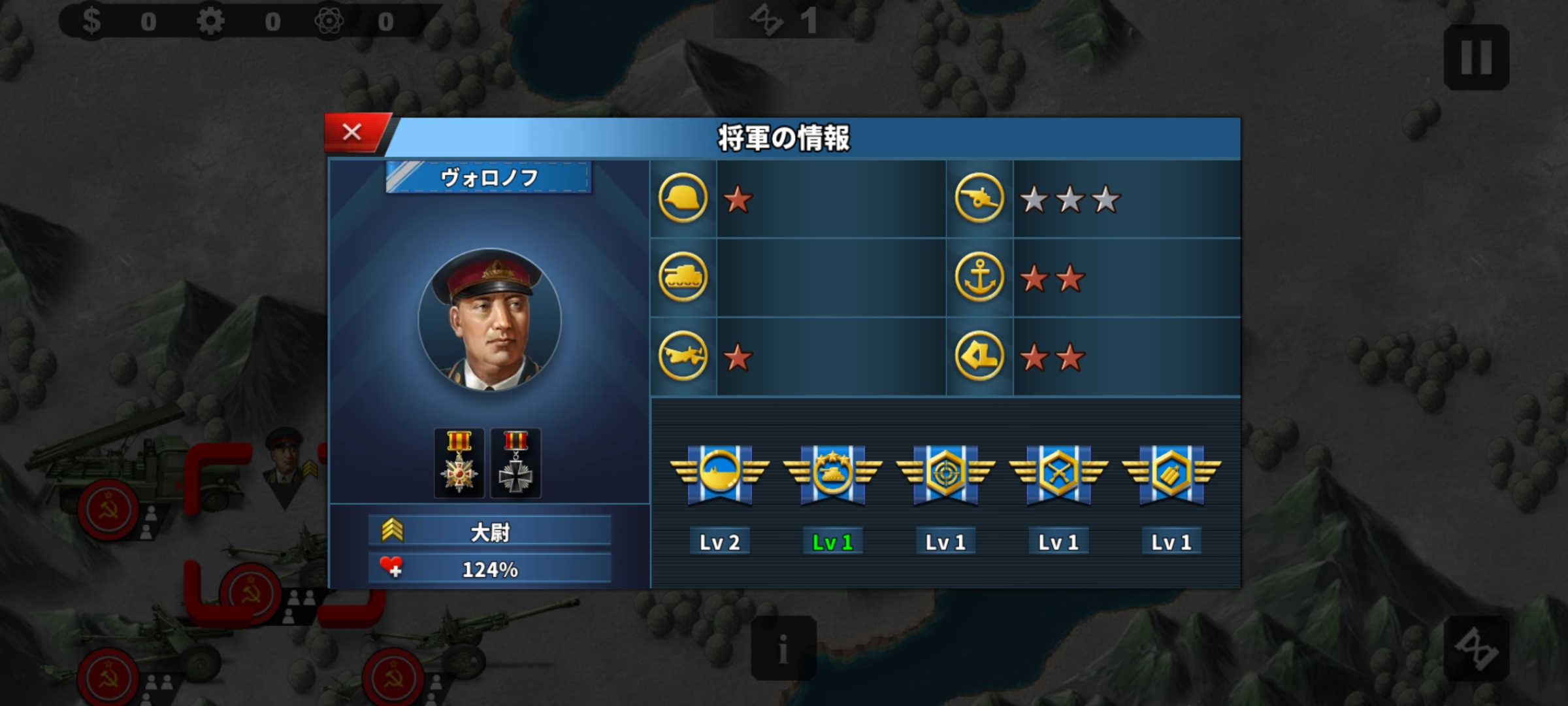1568x706 pixels.
Task: Select the ammunition shells skill badge
Action: [x=1171, y=474]
